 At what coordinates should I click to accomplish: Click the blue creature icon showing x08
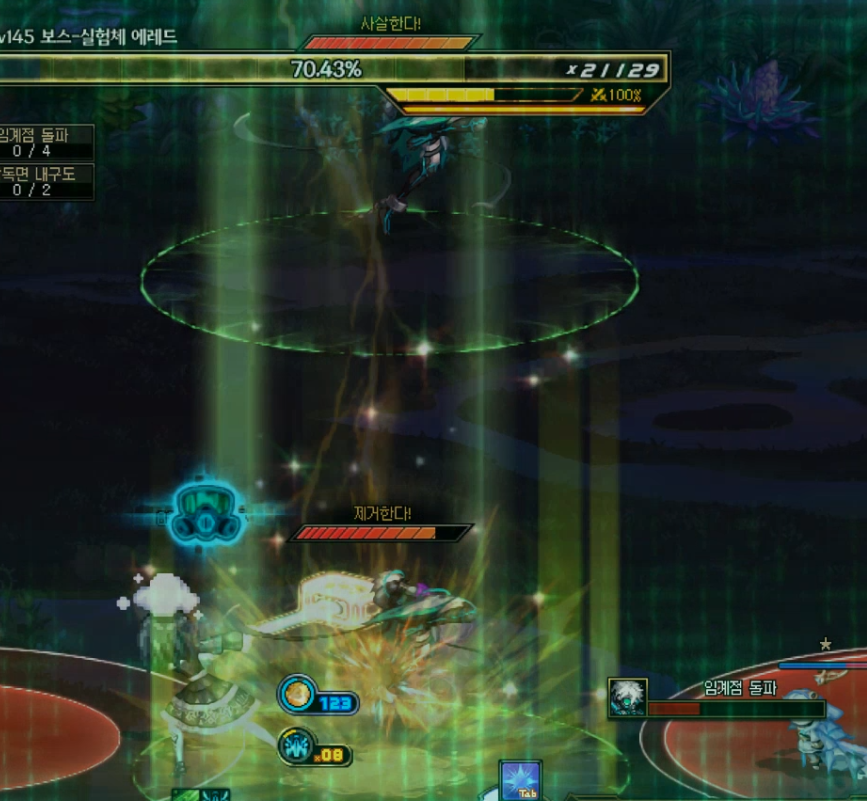coord(296,746)
